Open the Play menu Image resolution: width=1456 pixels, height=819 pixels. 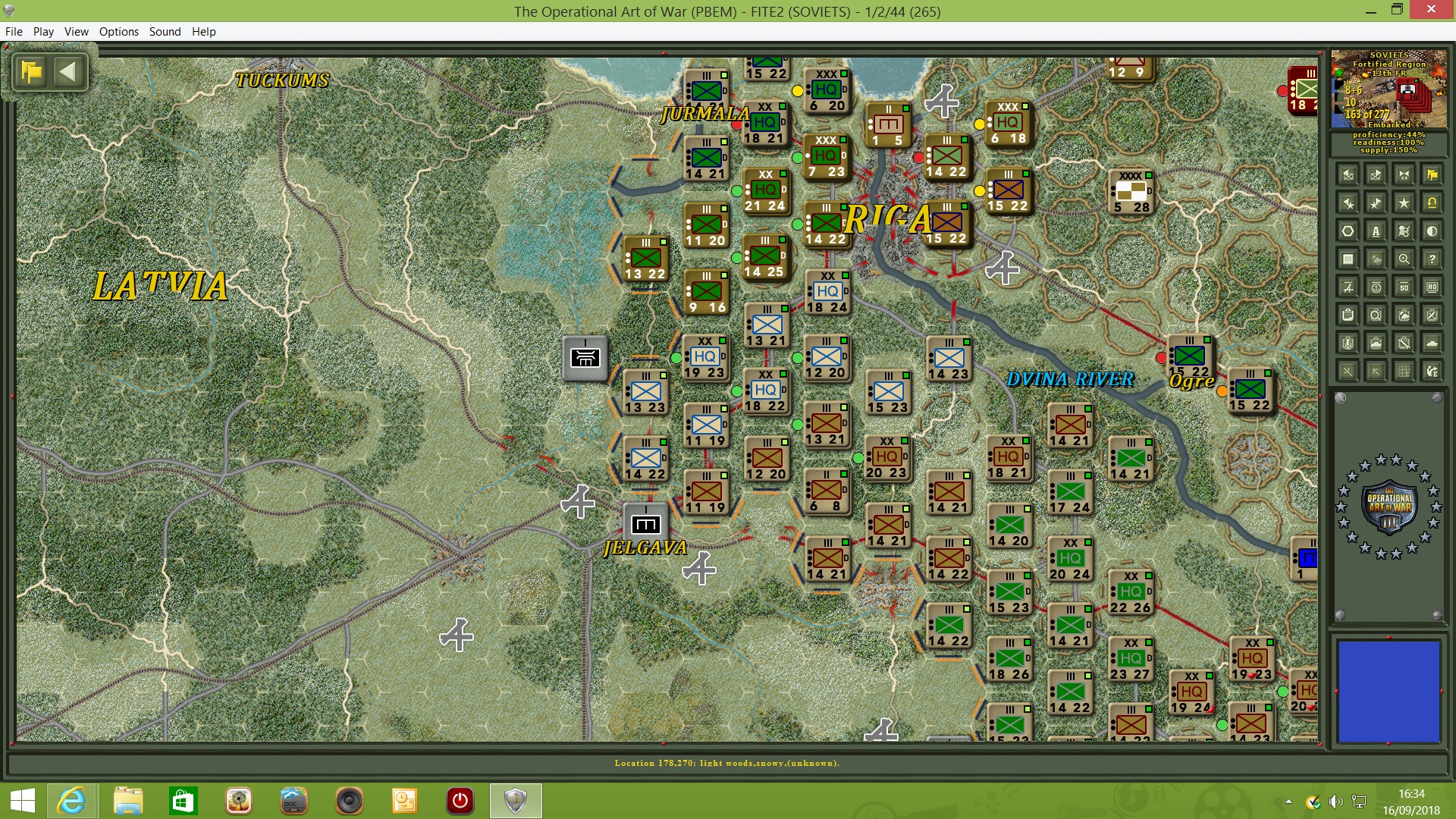43,32
